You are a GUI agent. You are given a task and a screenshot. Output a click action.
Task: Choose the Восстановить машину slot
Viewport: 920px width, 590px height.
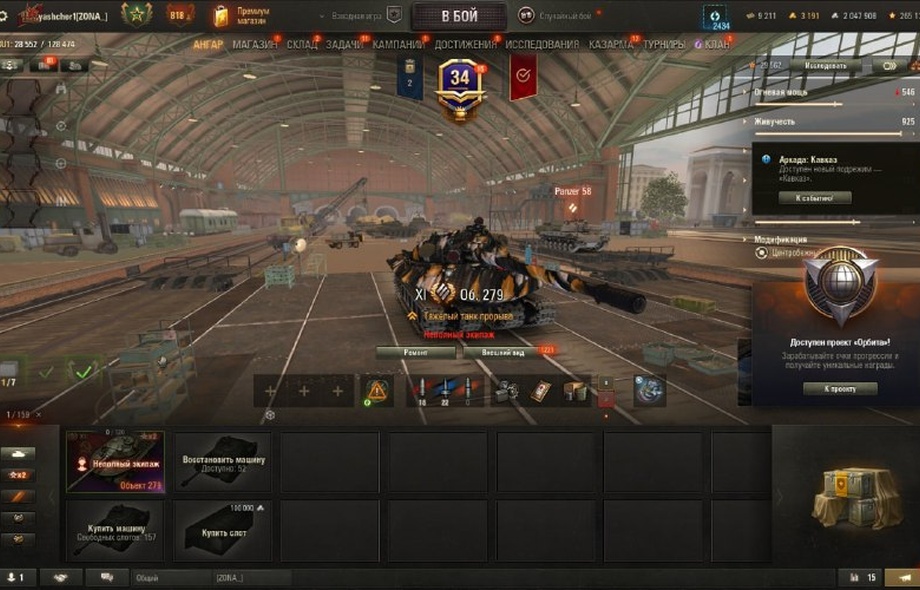coord(222,461)
